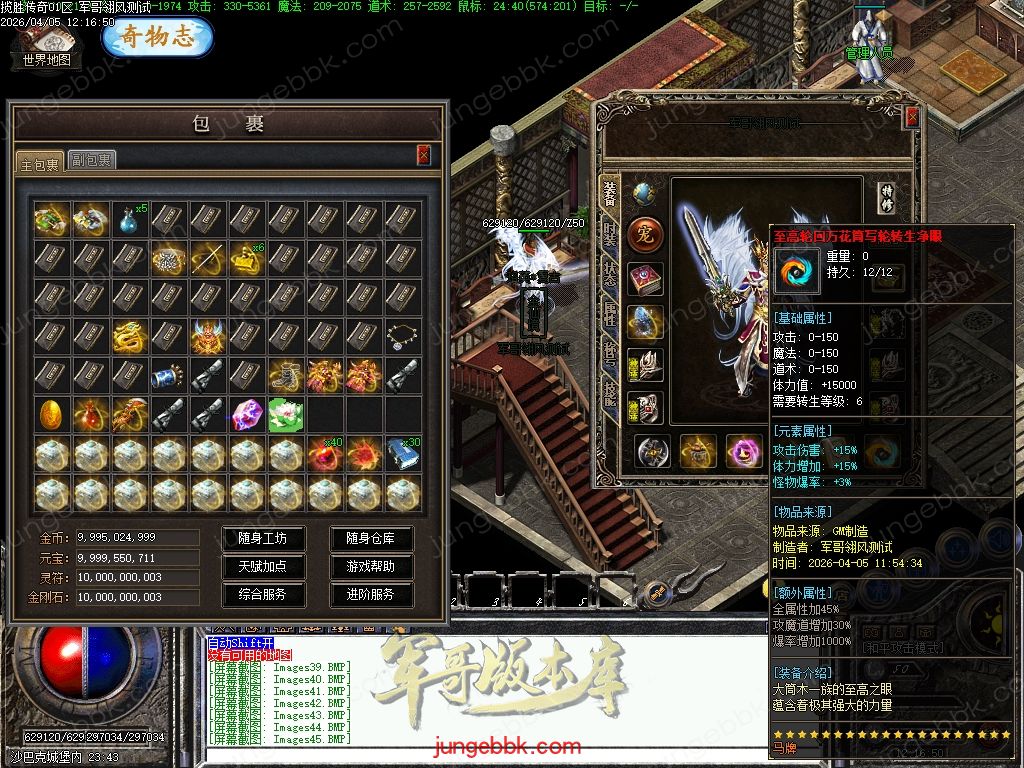Open 游戏帮助 game help
The image size is (1024, 768).
pyautogui.click(x=370, y=566)
